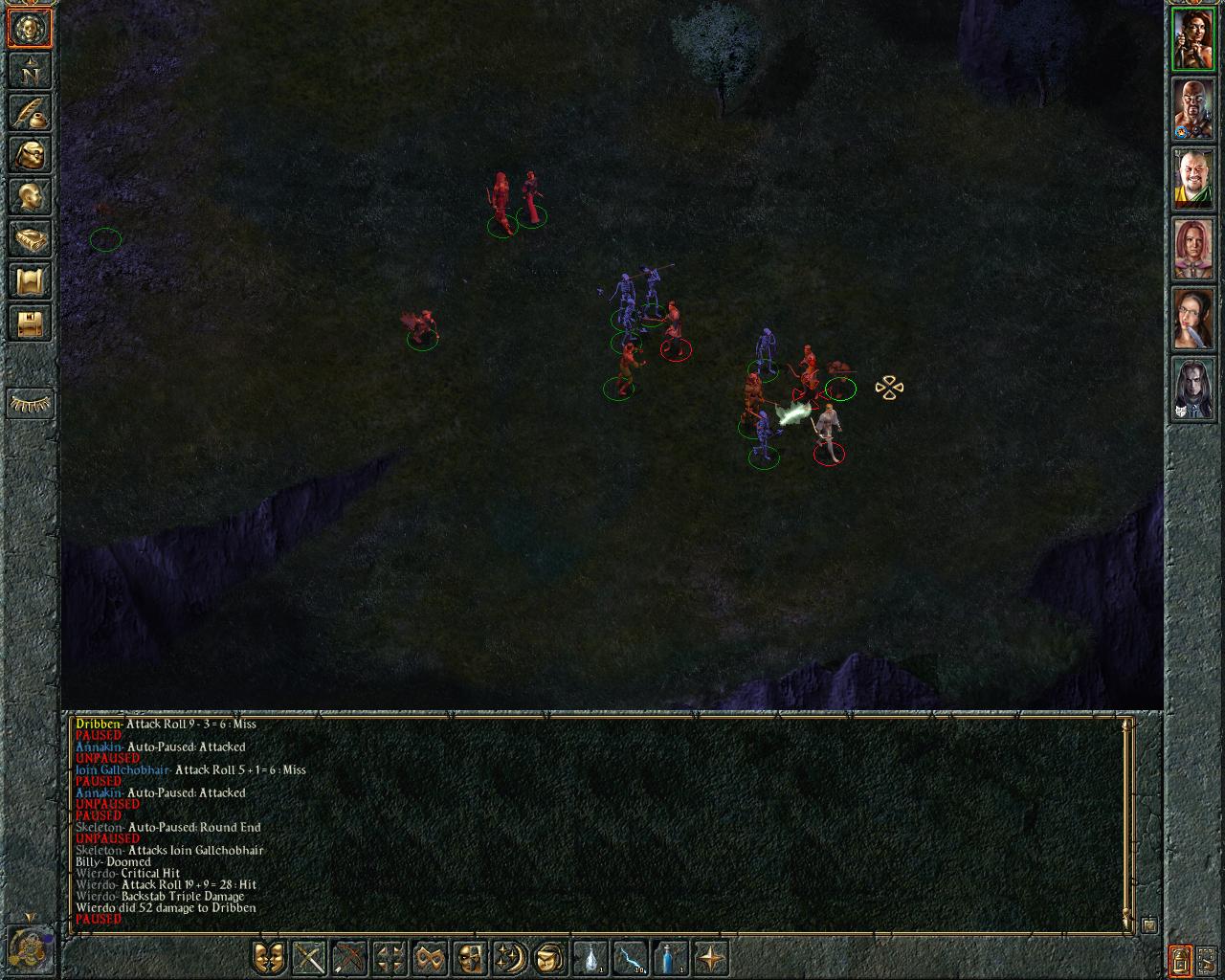Show the character record bald head icon
Screen dimensions: 1225x980
click(x=30, y=196)
